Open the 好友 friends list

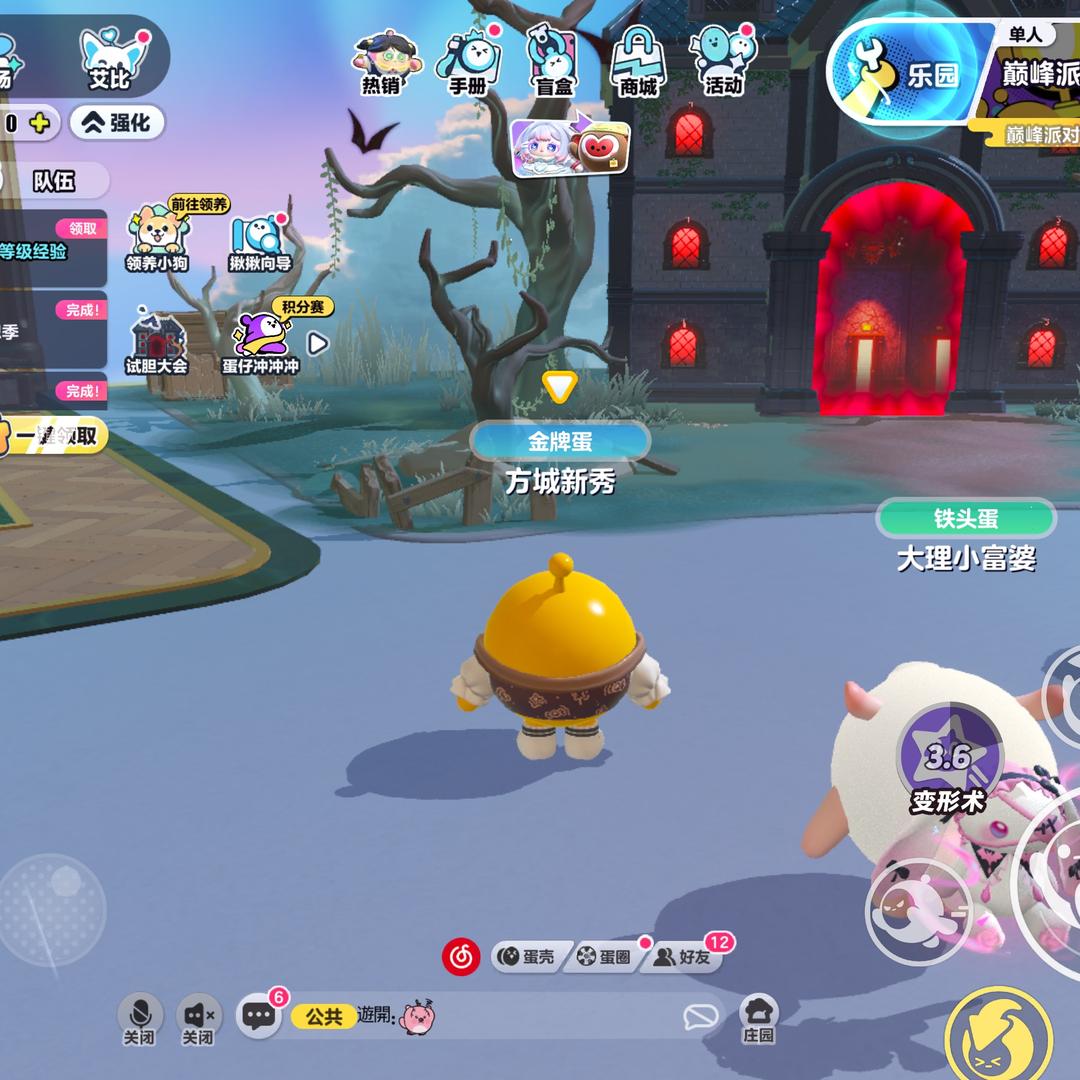[686, 957]
